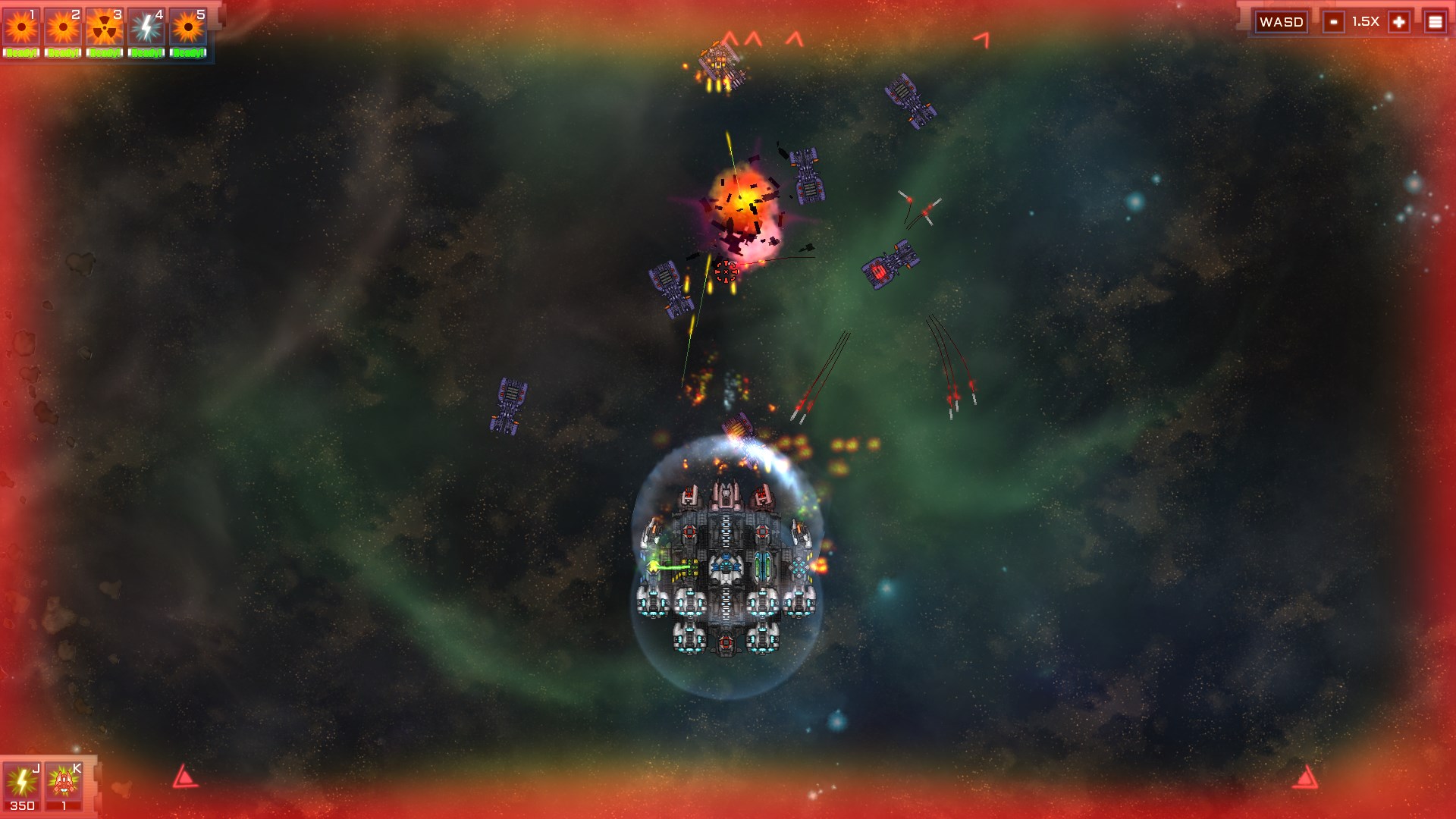This screenshot has height=819, width=1456.
Task: Click the WASD control scheme button
Action: click(1283, 21)
